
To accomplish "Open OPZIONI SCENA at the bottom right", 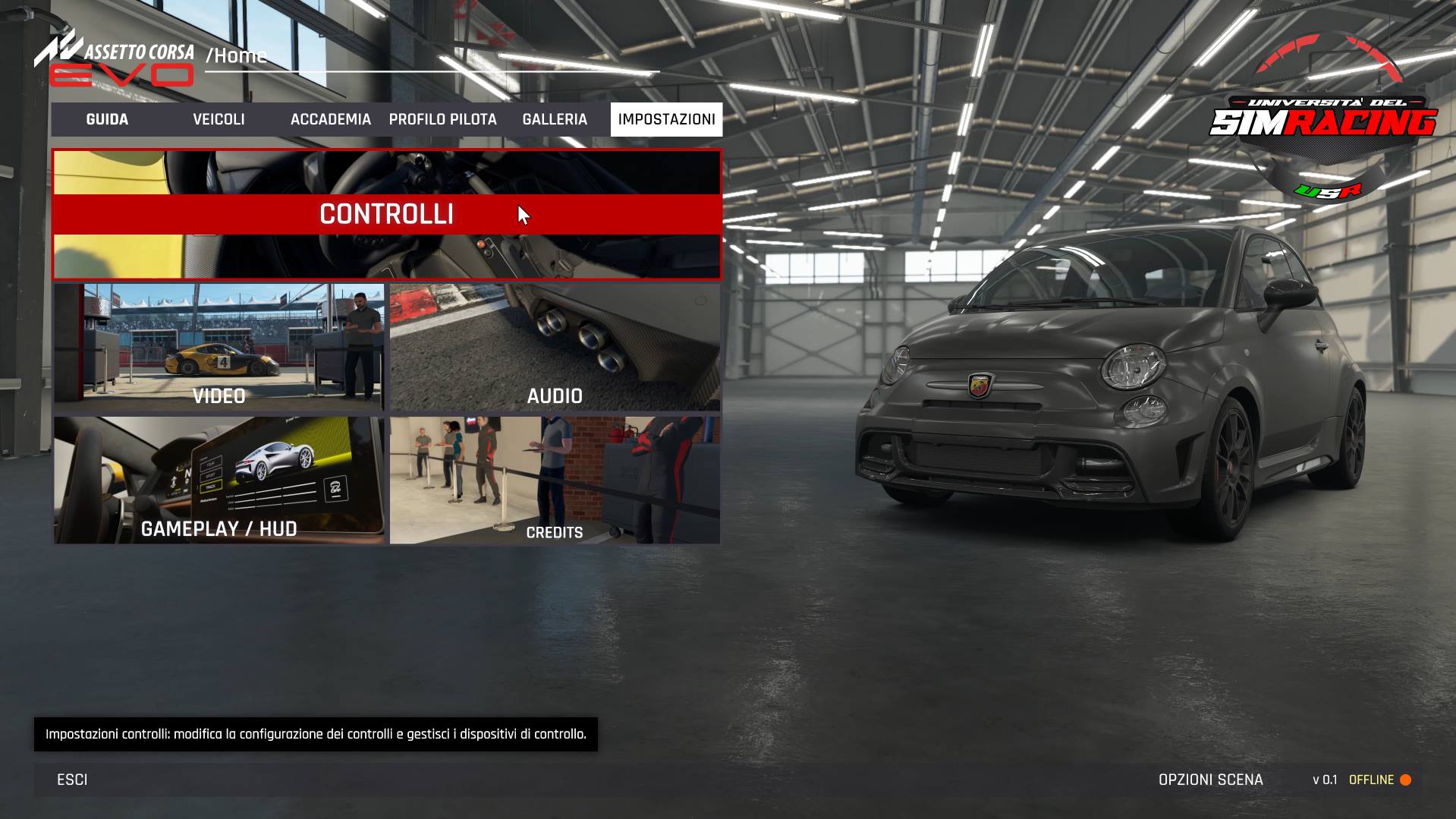I will 1210,780.
